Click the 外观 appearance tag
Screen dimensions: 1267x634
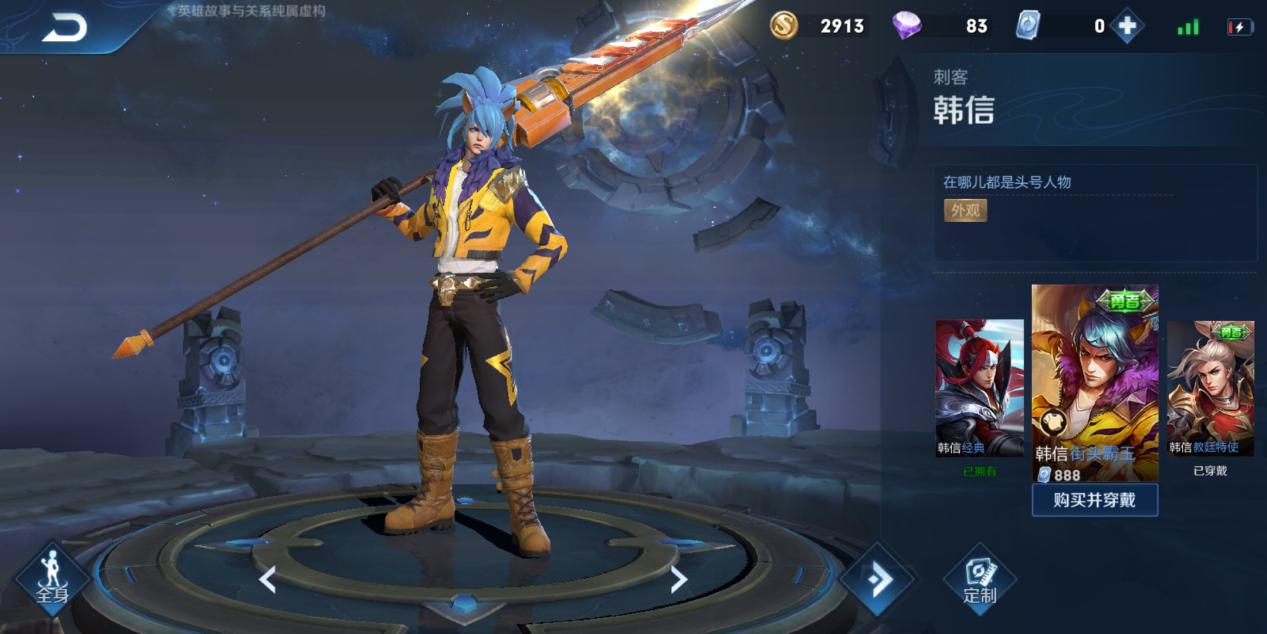click(x=965, y=210)
